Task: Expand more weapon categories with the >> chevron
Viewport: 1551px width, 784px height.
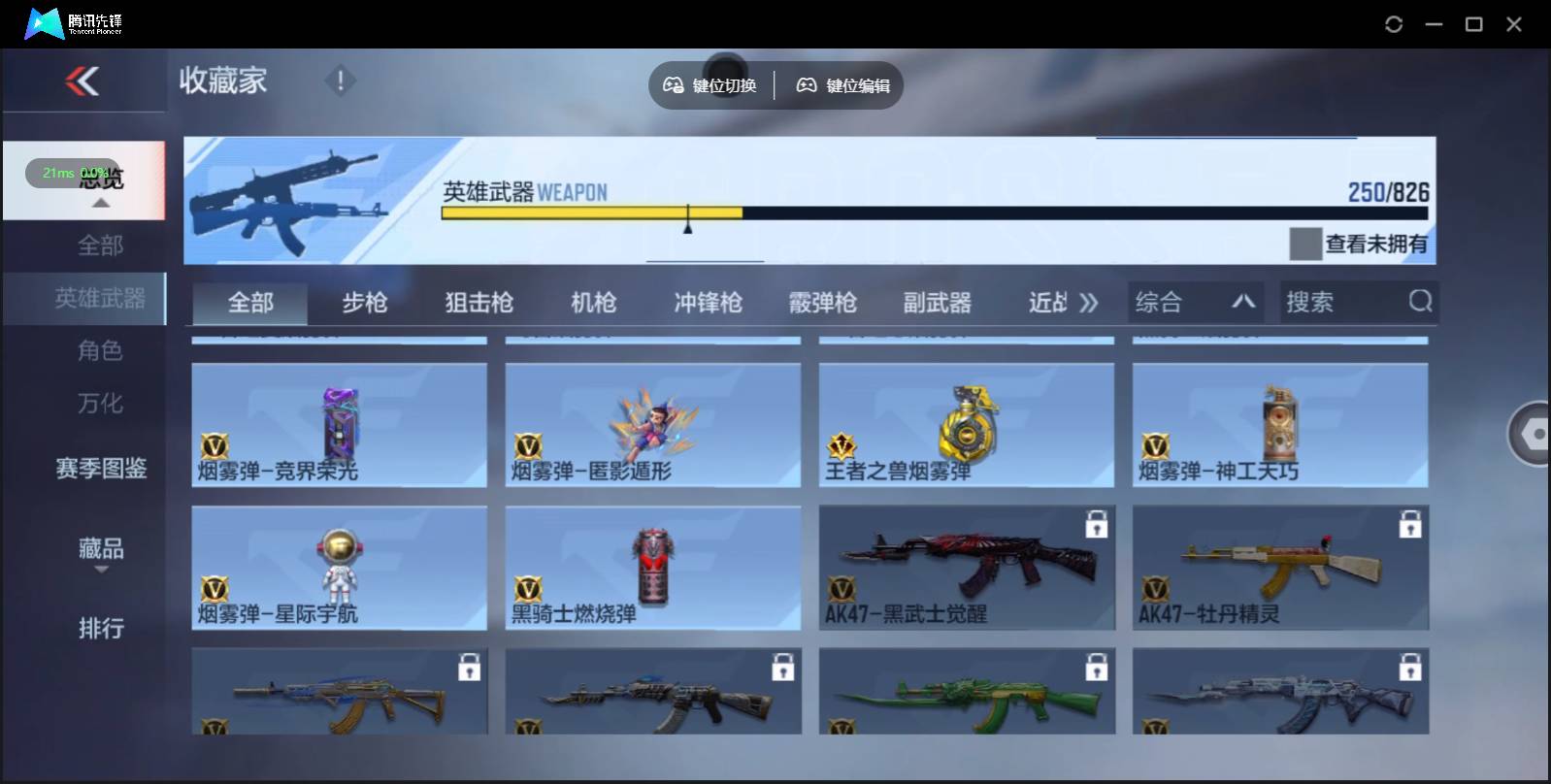Action: pos(1090,302)
